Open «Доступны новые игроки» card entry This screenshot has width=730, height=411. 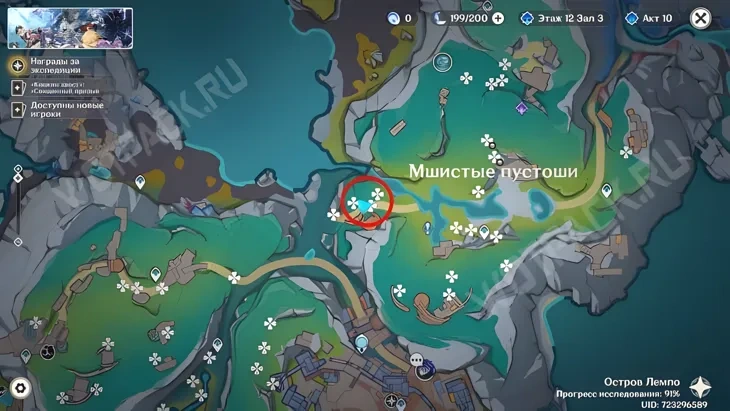[x=47, y=109]
